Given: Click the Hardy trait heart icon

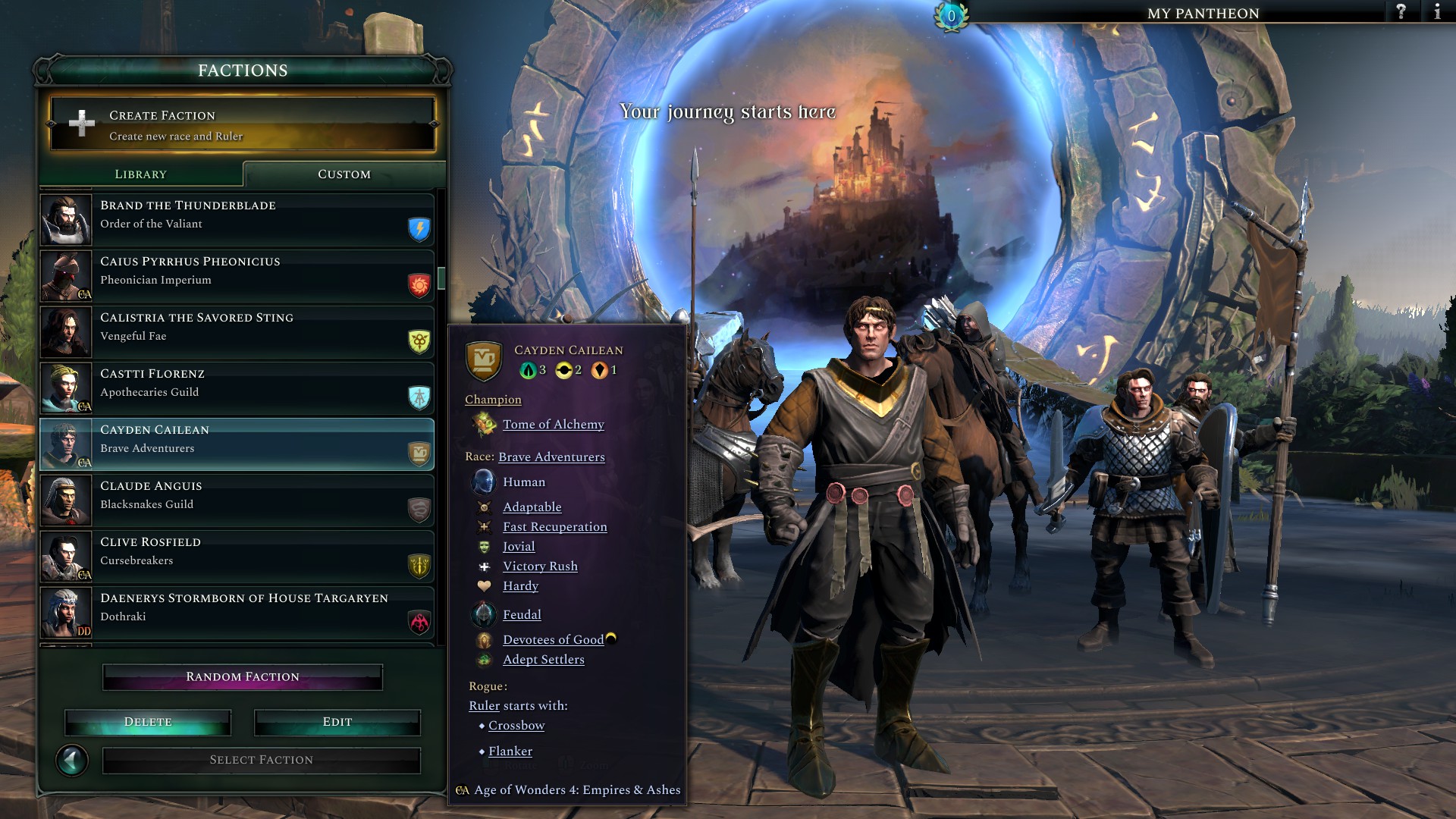Looking at the screenshot, I should point(484,585).
